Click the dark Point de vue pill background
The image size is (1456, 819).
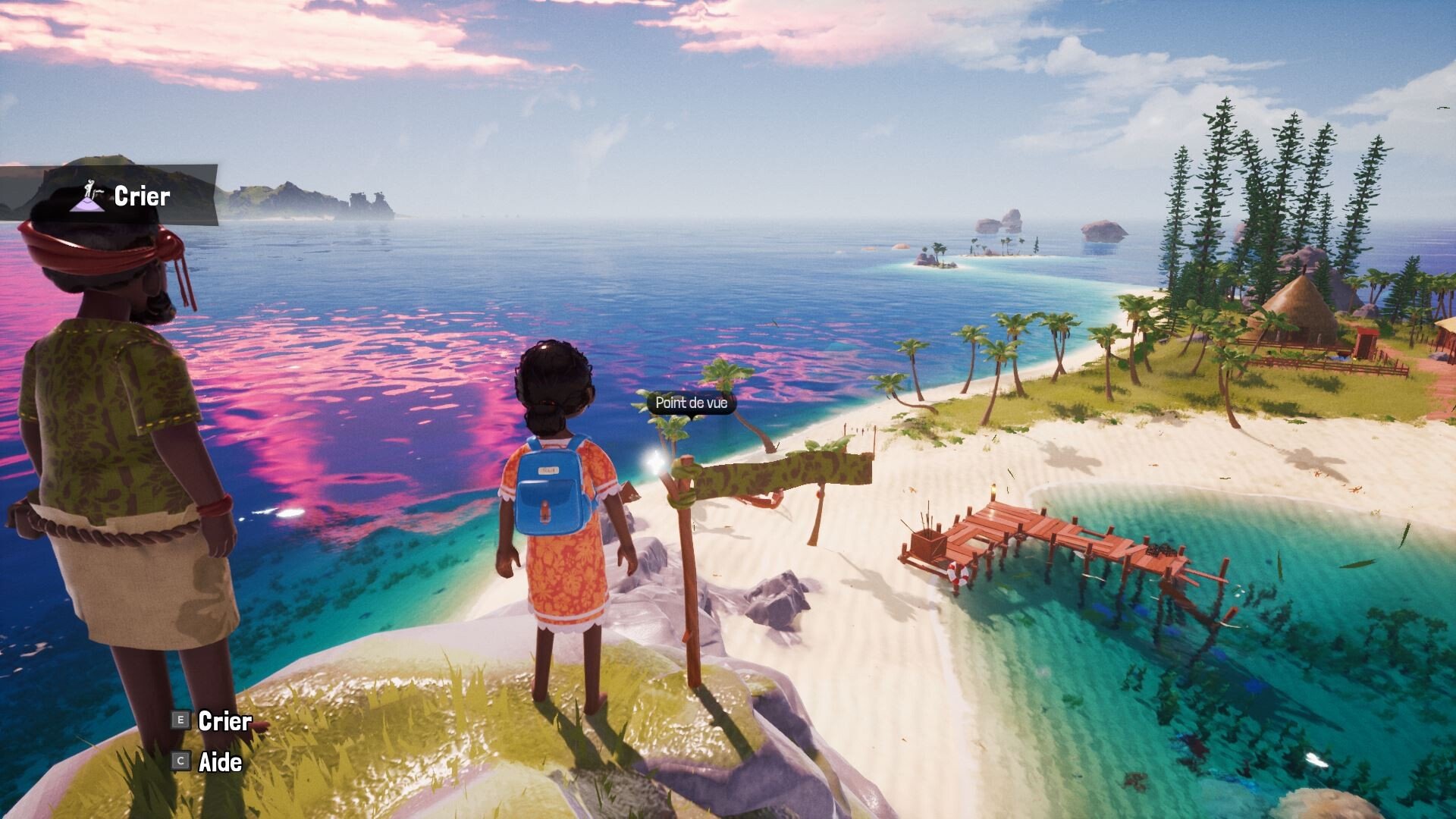point(692,404)
